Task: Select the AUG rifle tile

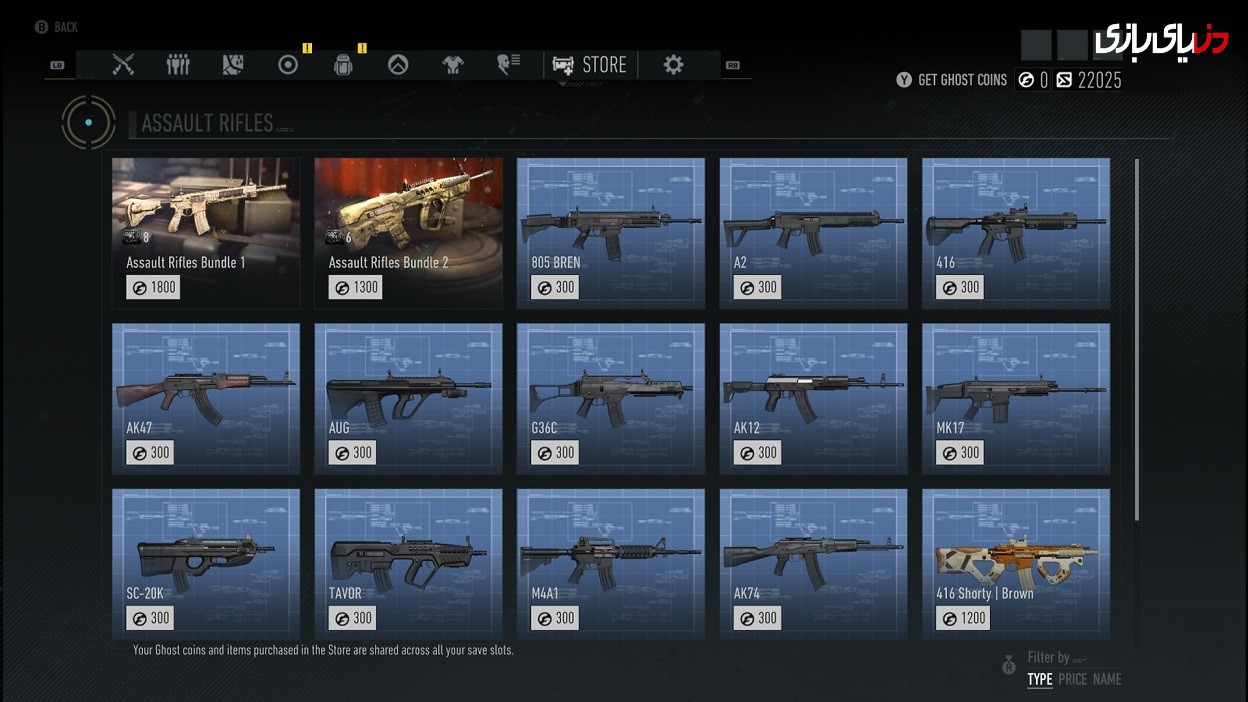Action: pyautogui.click(x=408, y=398)
